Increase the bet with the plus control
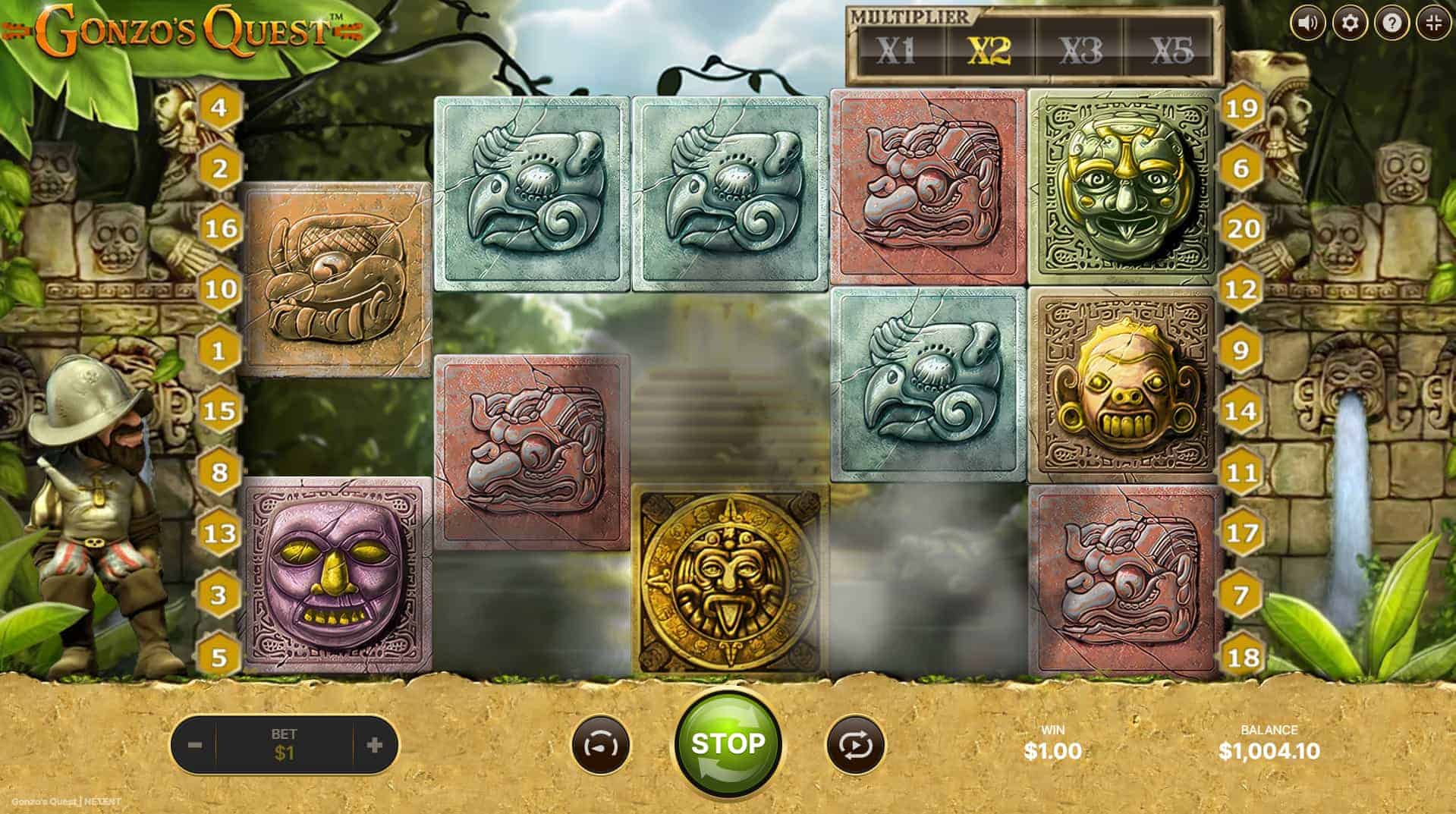This screenshot has height=814, width=1456. [x=372, y=745]
